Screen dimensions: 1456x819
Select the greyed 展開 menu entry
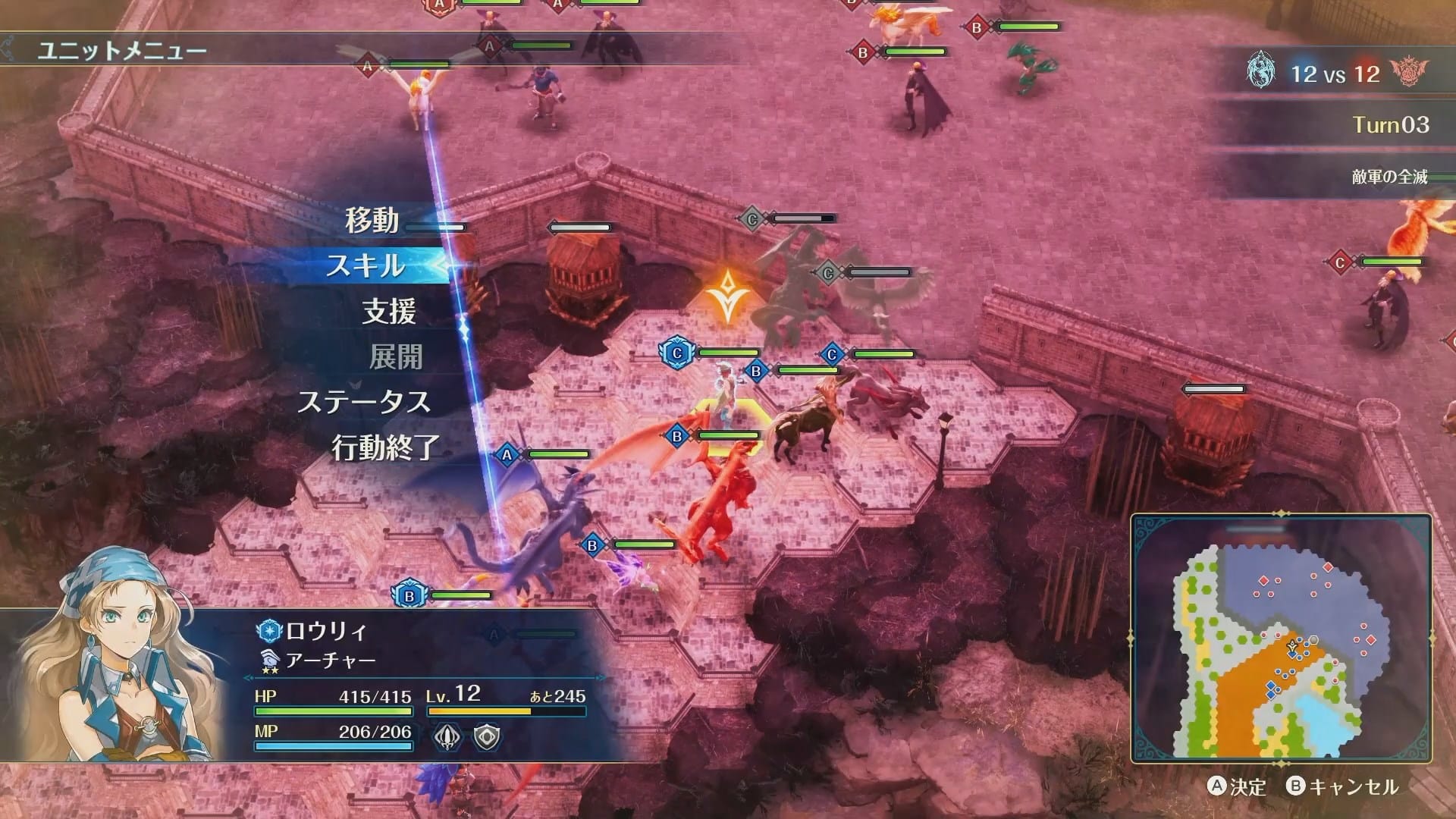click(395, 356)
